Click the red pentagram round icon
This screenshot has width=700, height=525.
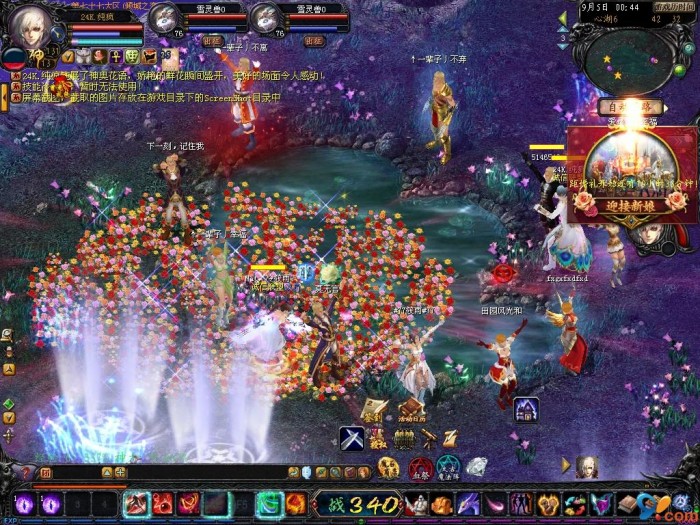click(x=421, y=467)
